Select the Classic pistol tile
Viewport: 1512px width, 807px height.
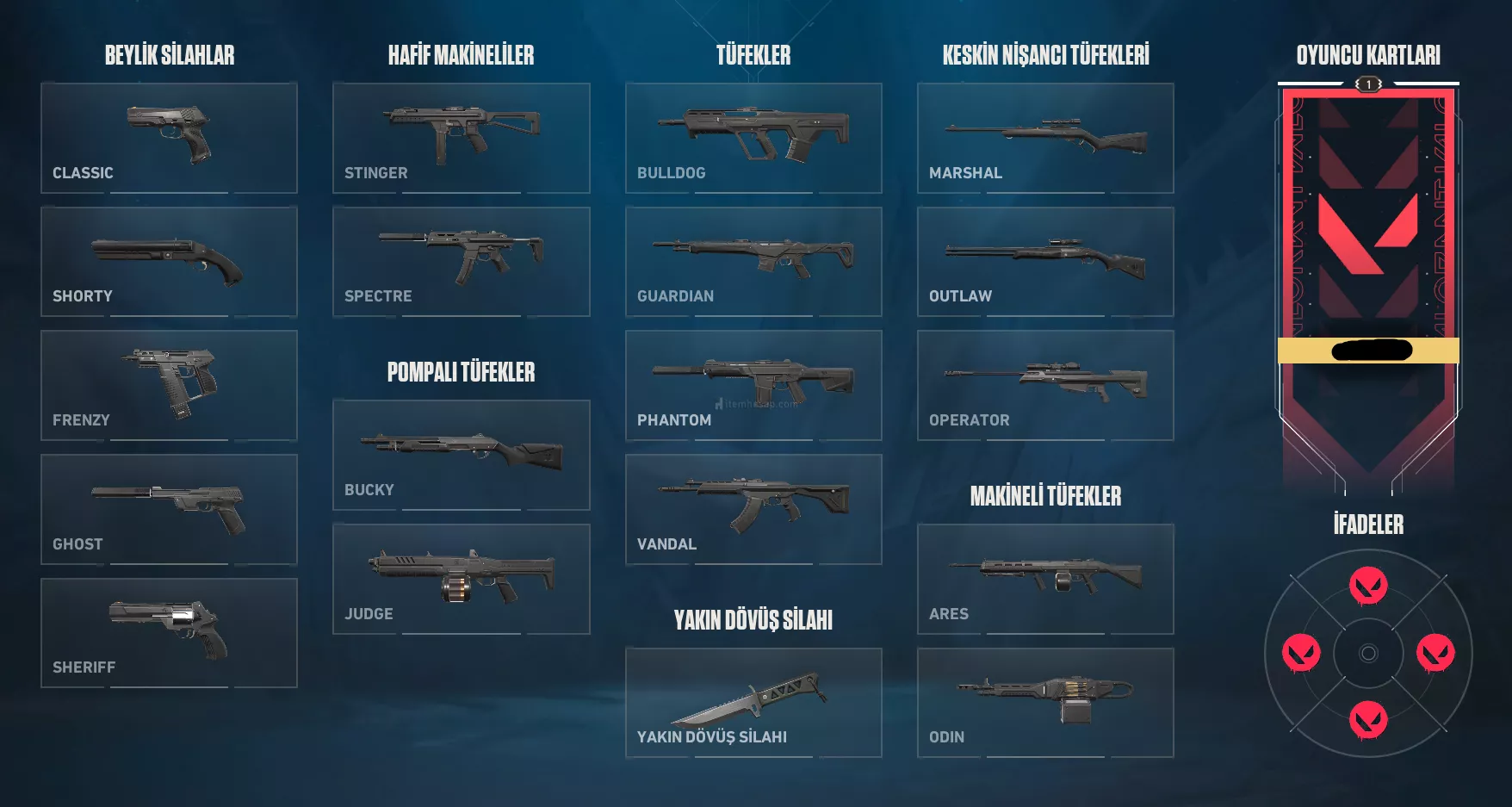click(169, 138)
